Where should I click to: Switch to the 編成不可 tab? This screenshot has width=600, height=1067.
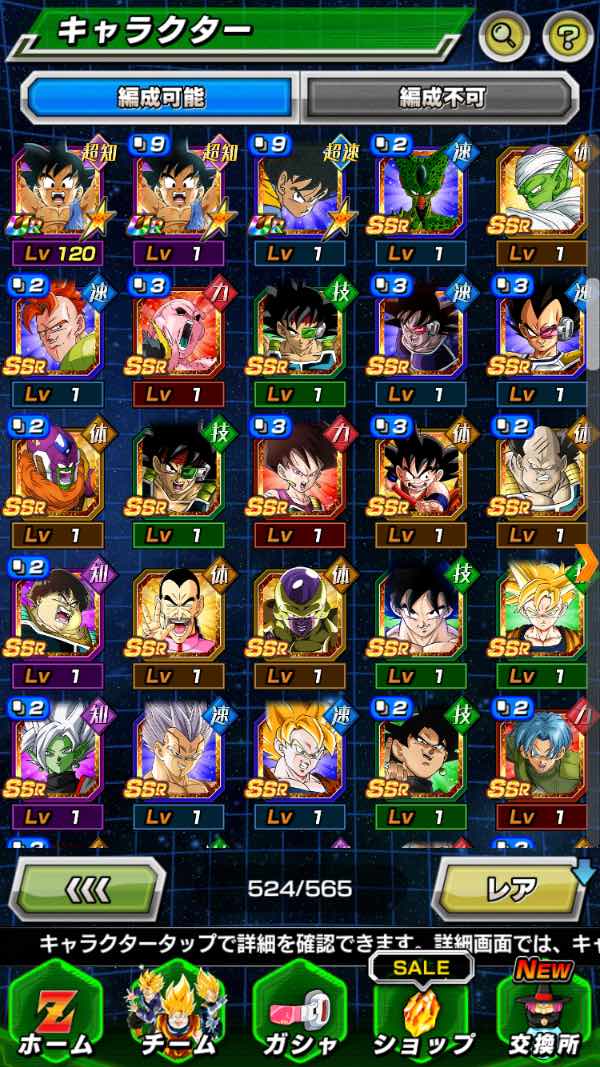pyautogui.click(x=441, y=98)
